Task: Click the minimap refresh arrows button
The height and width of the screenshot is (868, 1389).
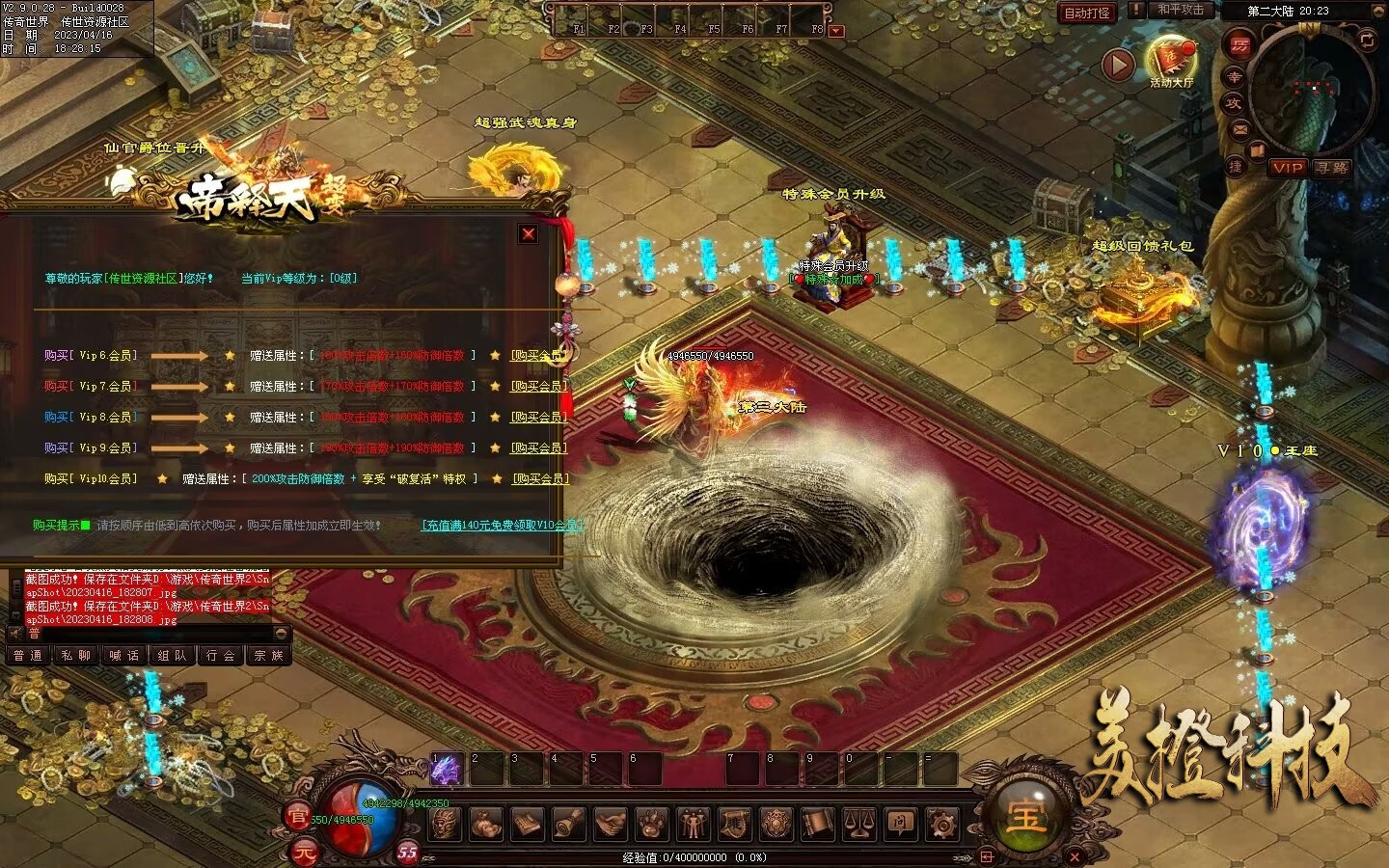Action: click(1367, 40)
